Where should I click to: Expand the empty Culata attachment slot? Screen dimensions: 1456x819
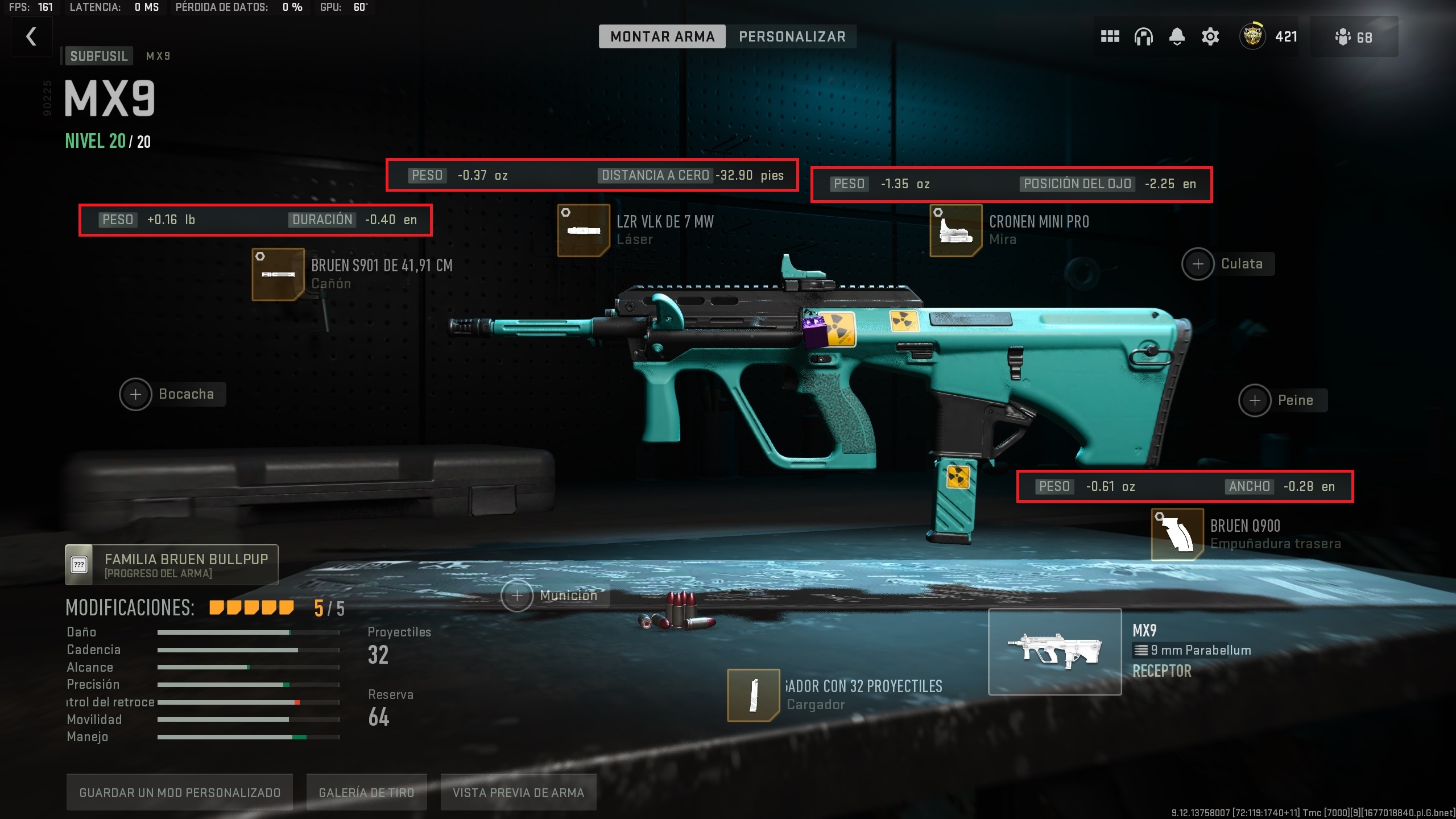pyautogui.click(x=1199, y=264)
